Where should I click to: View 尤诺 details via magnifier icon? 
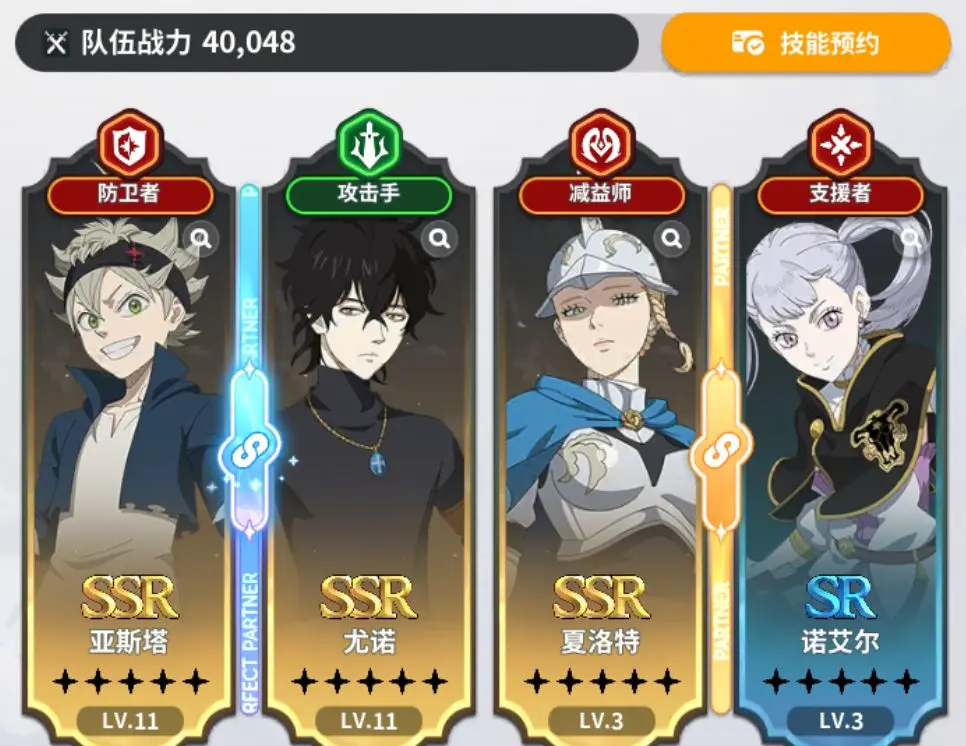pos(438,238)
